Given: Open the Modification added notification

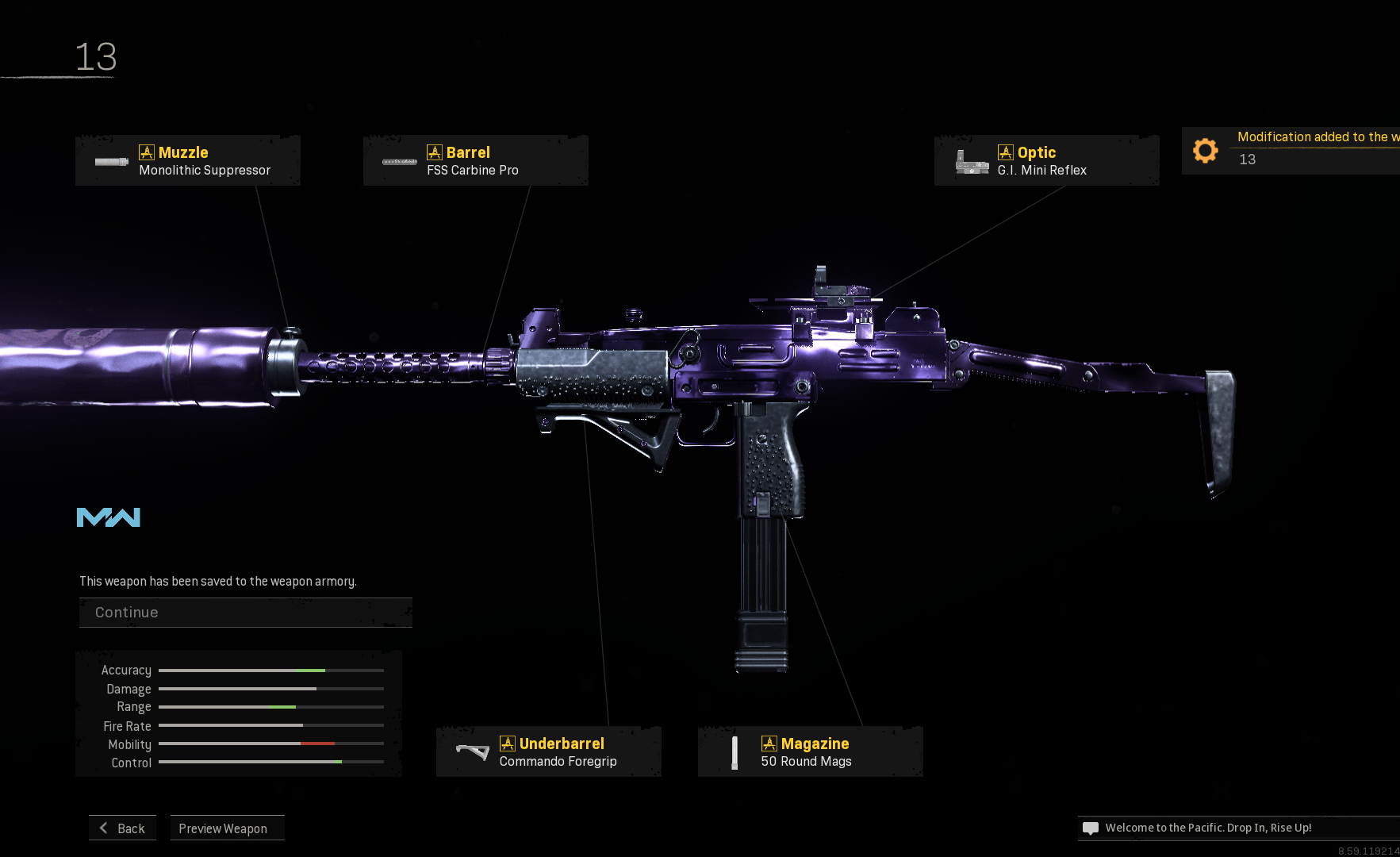Looking at the screenshot, I should point(1291,150).
